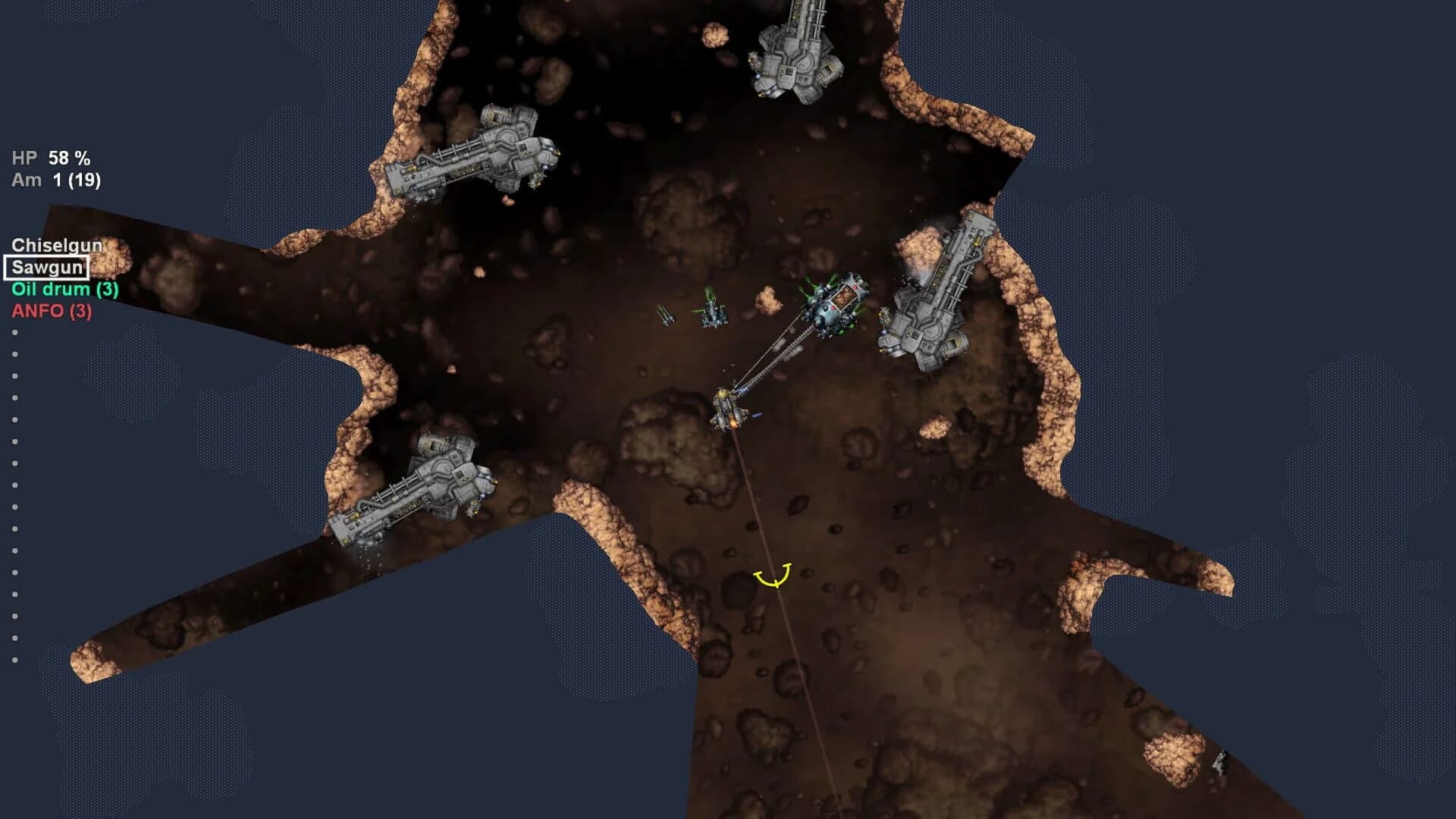Equip the Chiselgun from the weapon list
Screen dimensions: 1456x819
(x=57, y=245)
